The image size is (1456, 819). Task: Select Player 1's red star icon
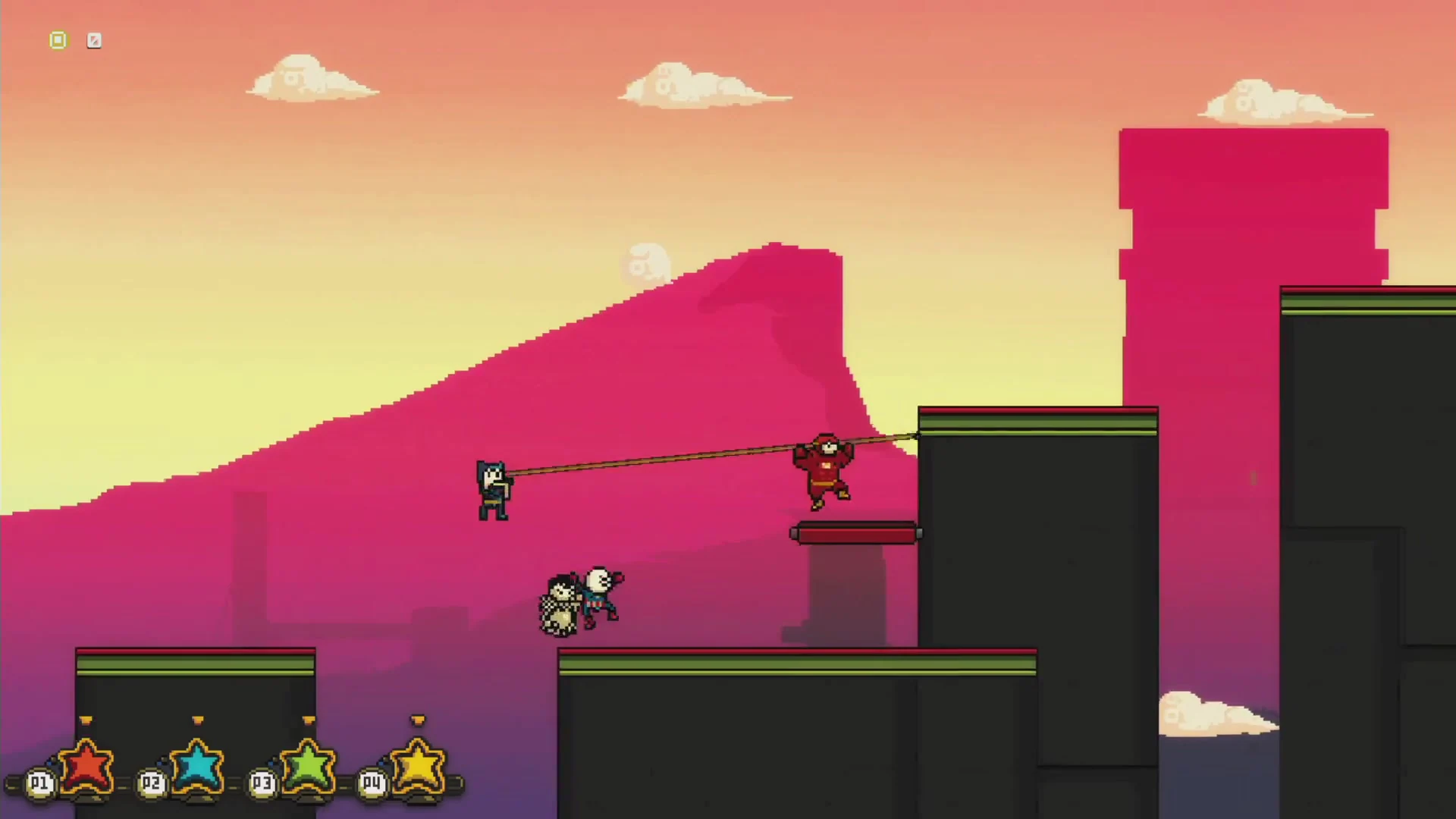[86, 768]
